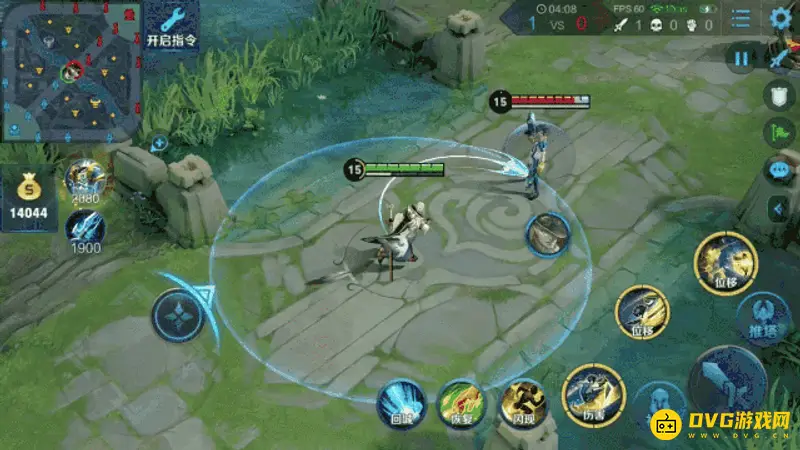Screen dimensions: 800x450
Task: Collapse the right side panel arrow
Action: (781, 208)
